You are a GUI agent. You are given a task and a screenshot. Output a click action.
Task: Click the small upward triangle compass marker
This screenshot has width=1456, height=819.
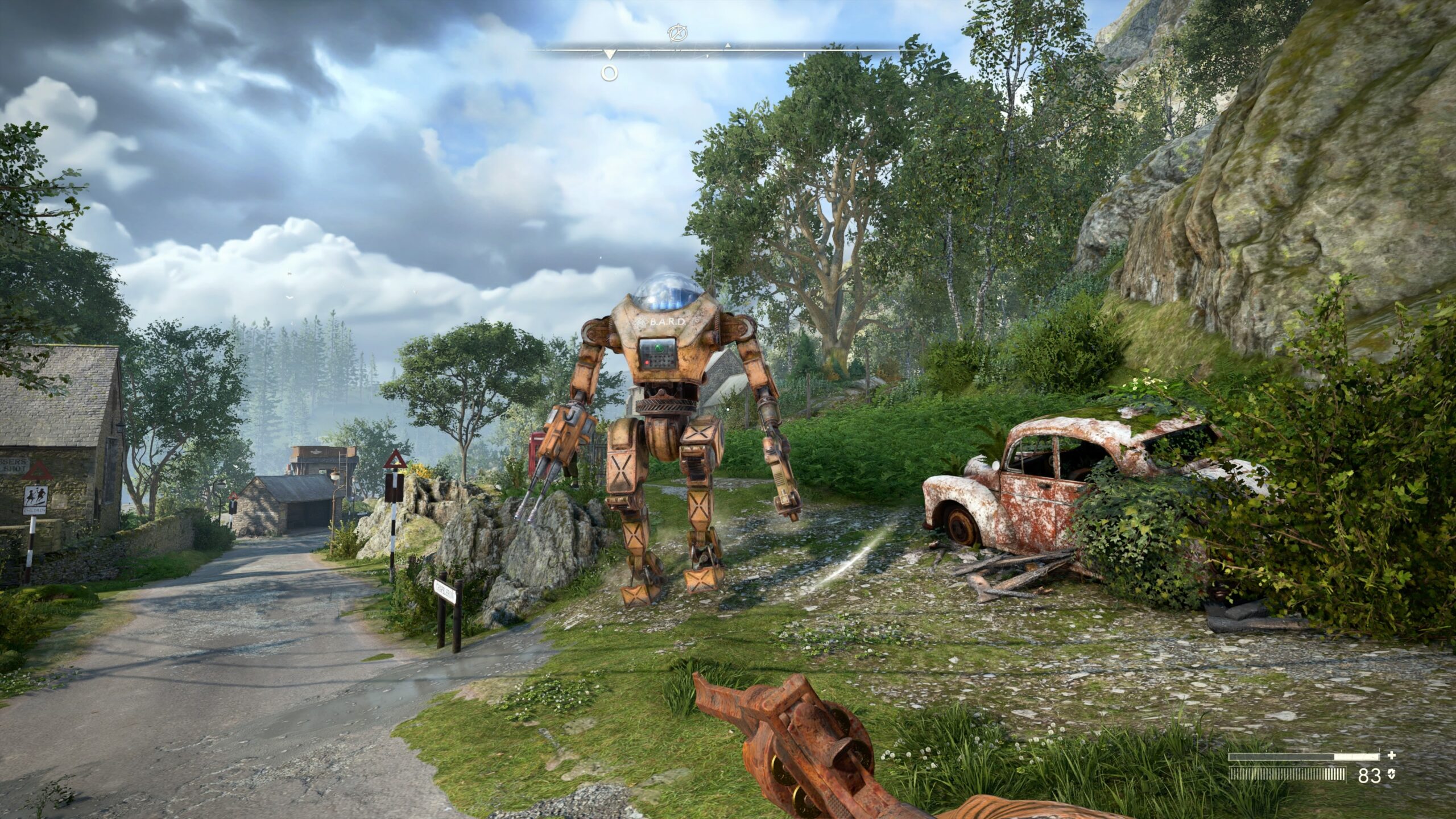[x=727, y=45]
